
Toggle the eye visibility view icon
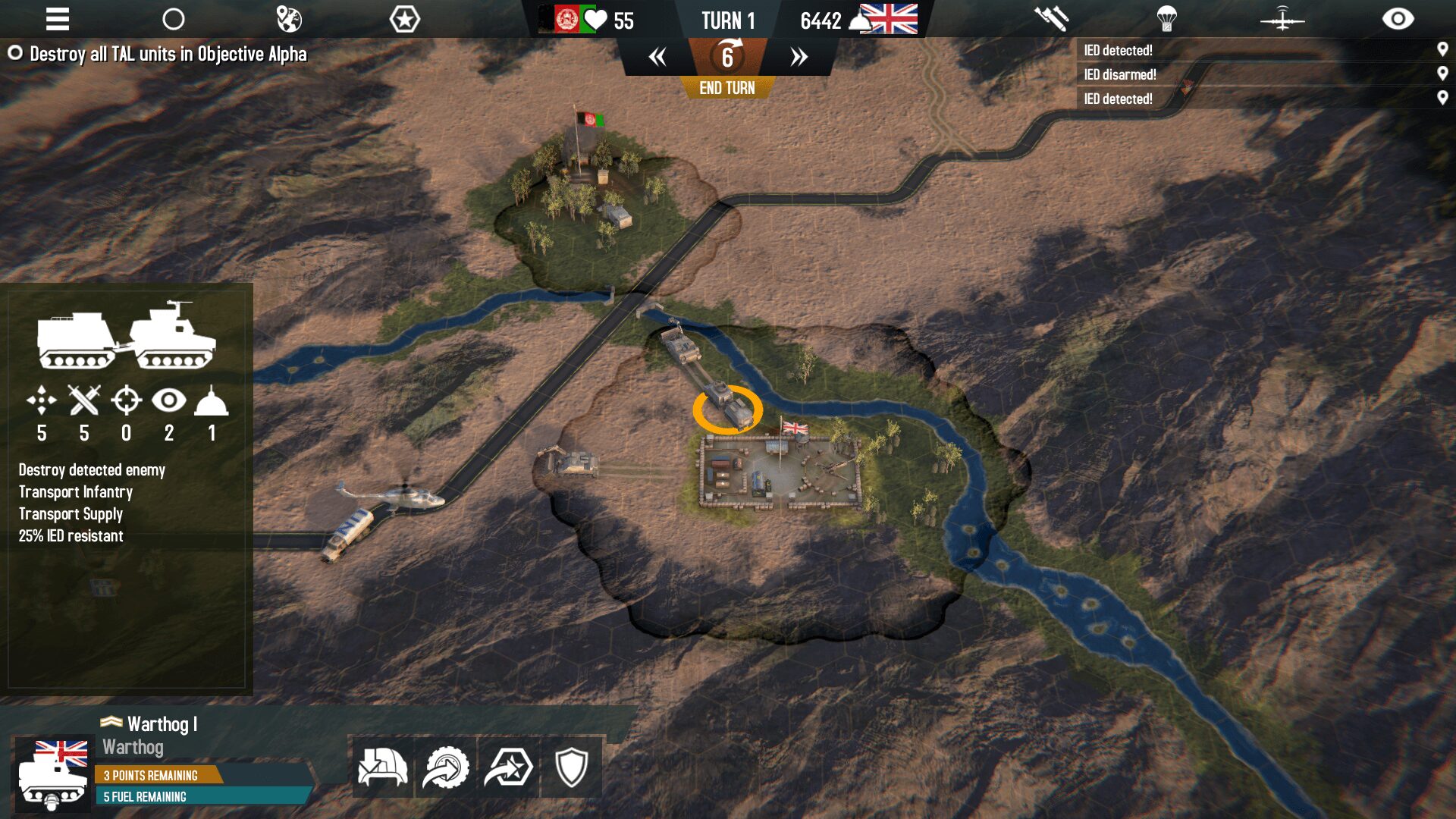coord(1398,19)
